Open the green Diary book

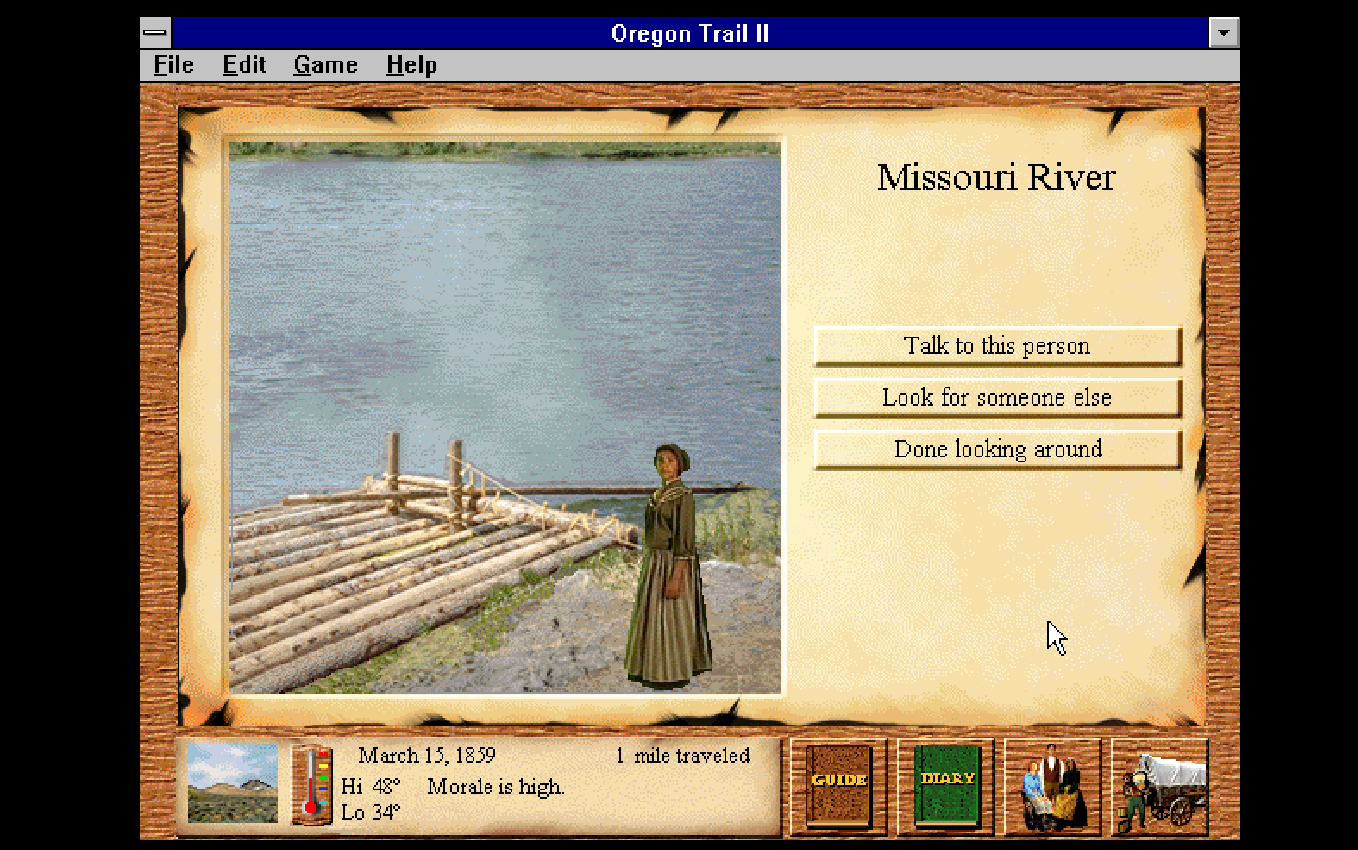(x=946, y=786)
